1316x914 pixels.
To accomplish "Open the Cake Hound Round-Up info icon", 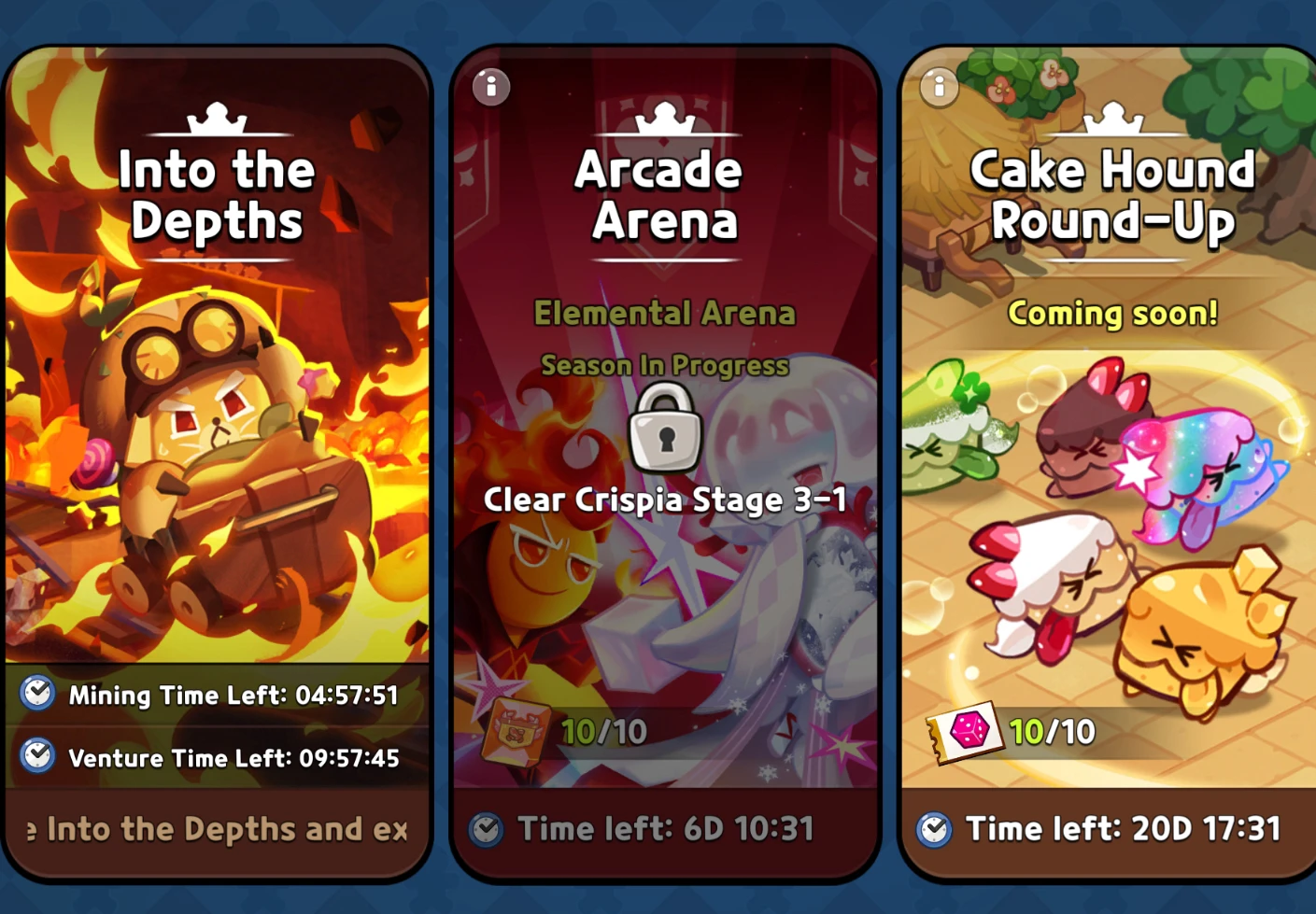I will pos(938,86).
